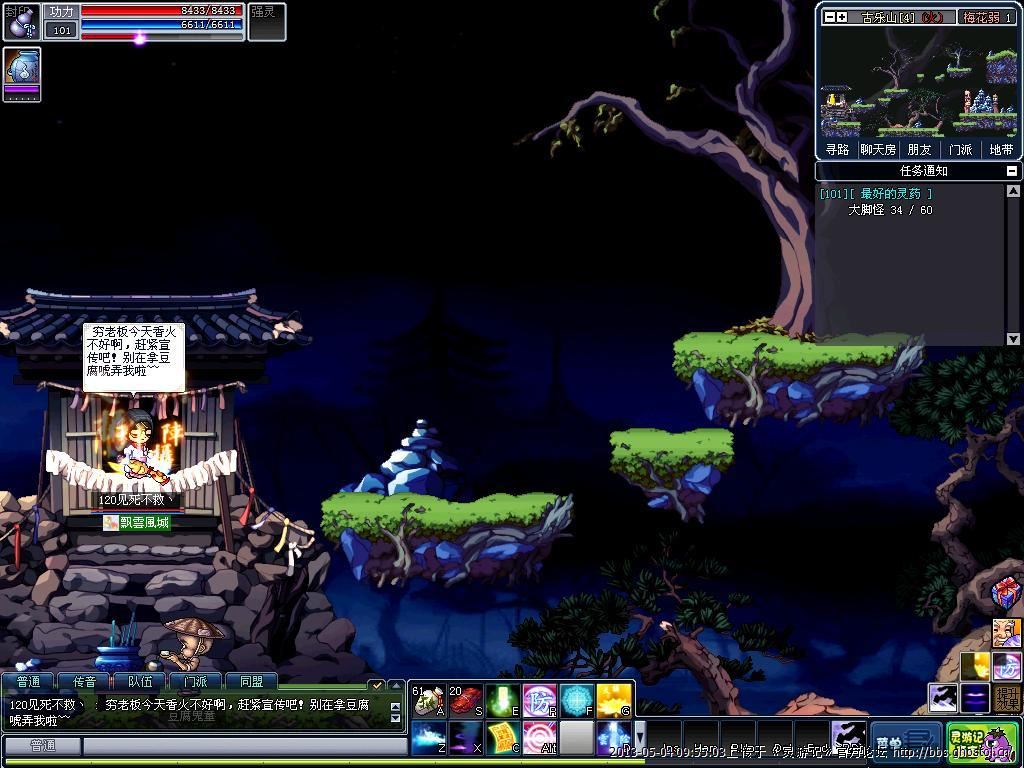Open the 门派 sect panel under minimap
Viewport: 1024px width, 768px height.
pyautogui.click(x=960, y=149)
